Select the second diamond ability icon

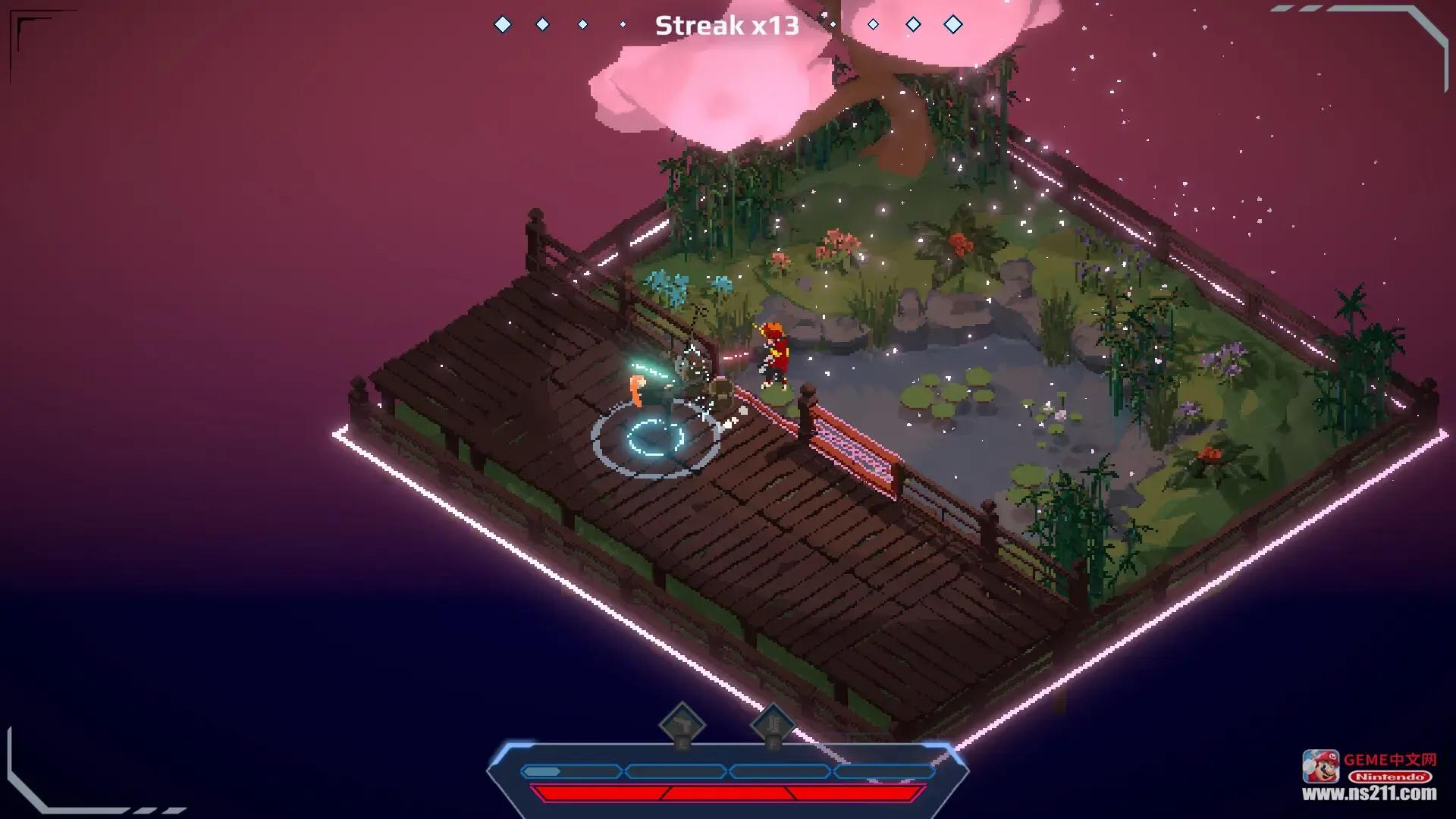coord(773,725)
